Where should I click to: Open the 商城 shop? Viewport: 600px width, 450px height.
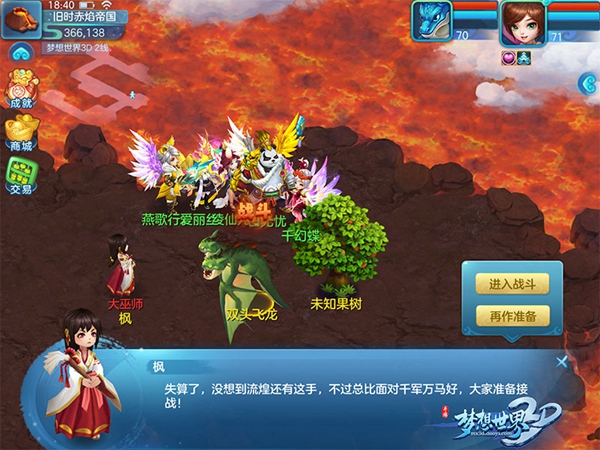coord(20,135)
